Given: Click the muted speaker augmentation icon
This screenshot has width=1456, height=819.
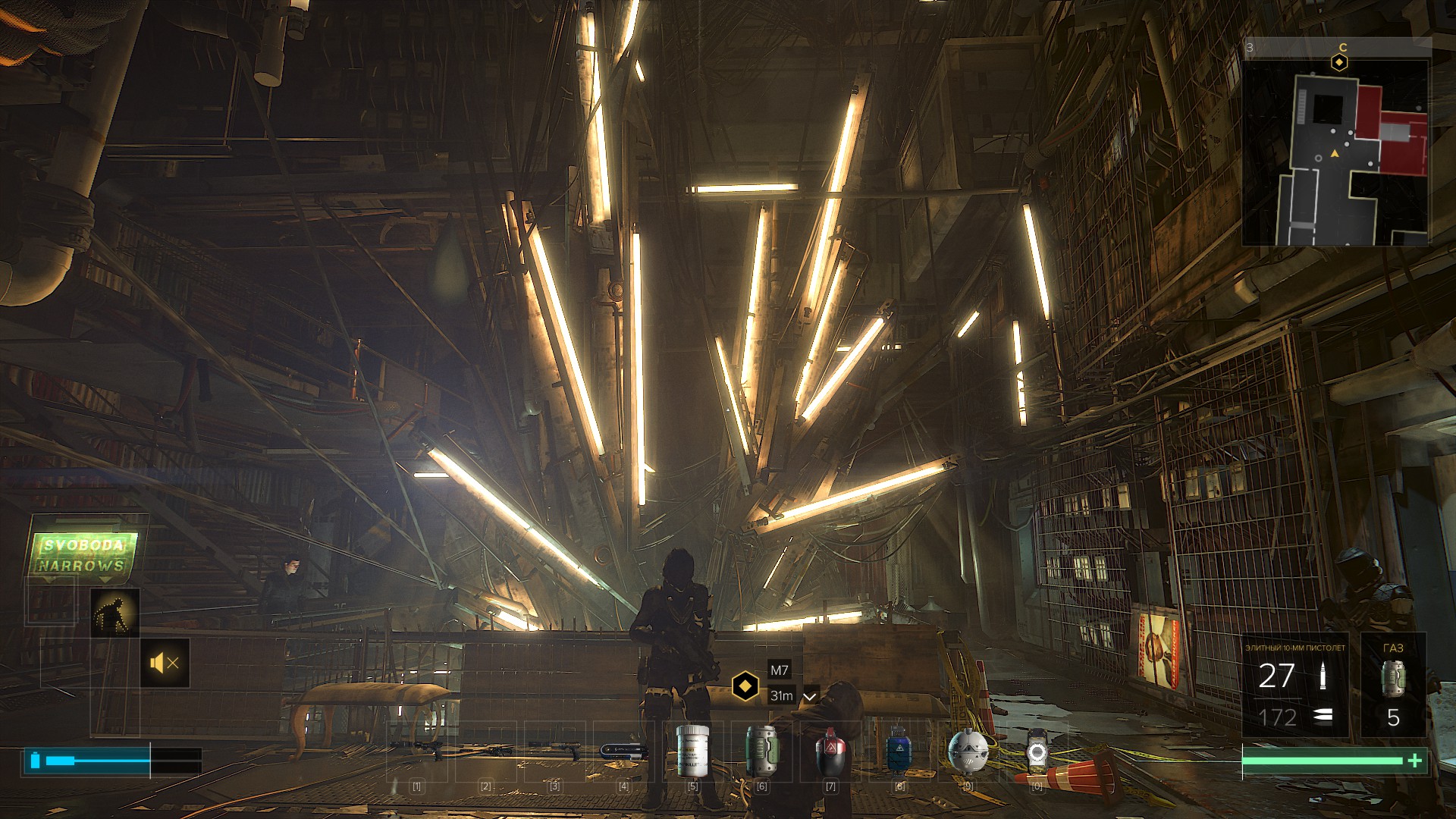Looking at the screenshot, I should point(165,664).
